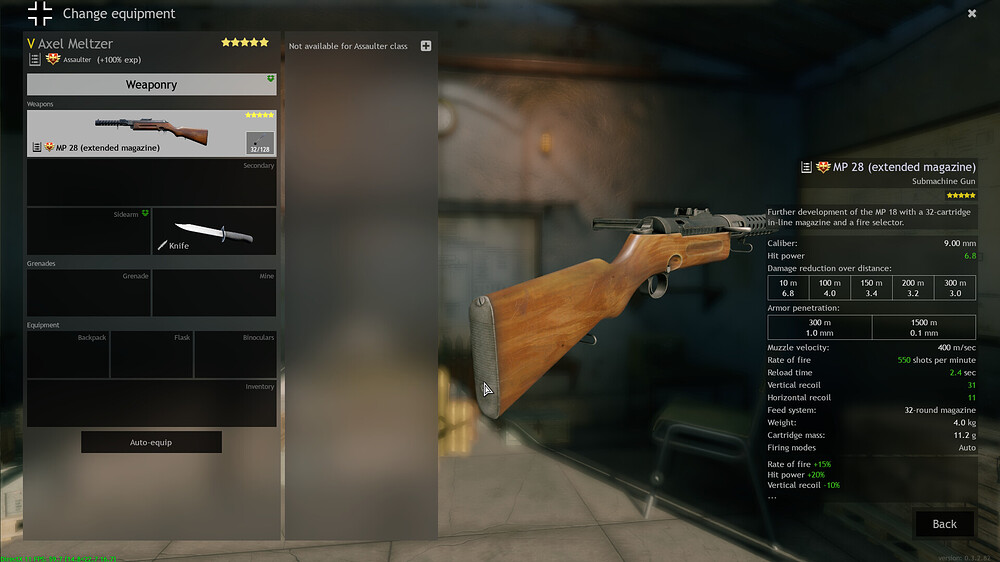The image size is (1000, 562).
Task: Click the ammo count icon on MP 28
Action: point(260,143)
